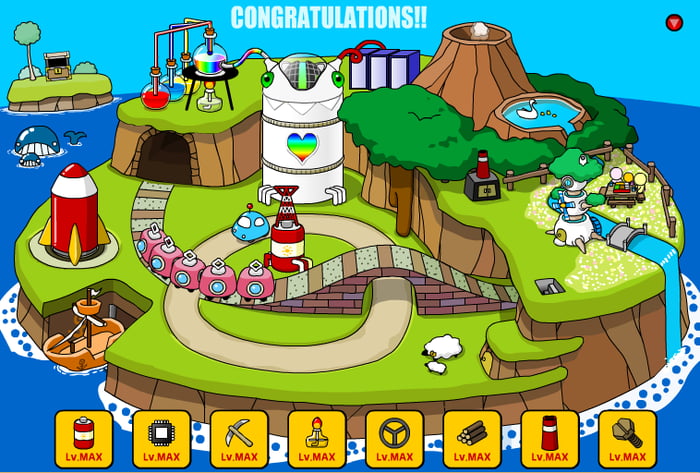Click the red round arrow button
700x473 pixels.
coord(674,22)
